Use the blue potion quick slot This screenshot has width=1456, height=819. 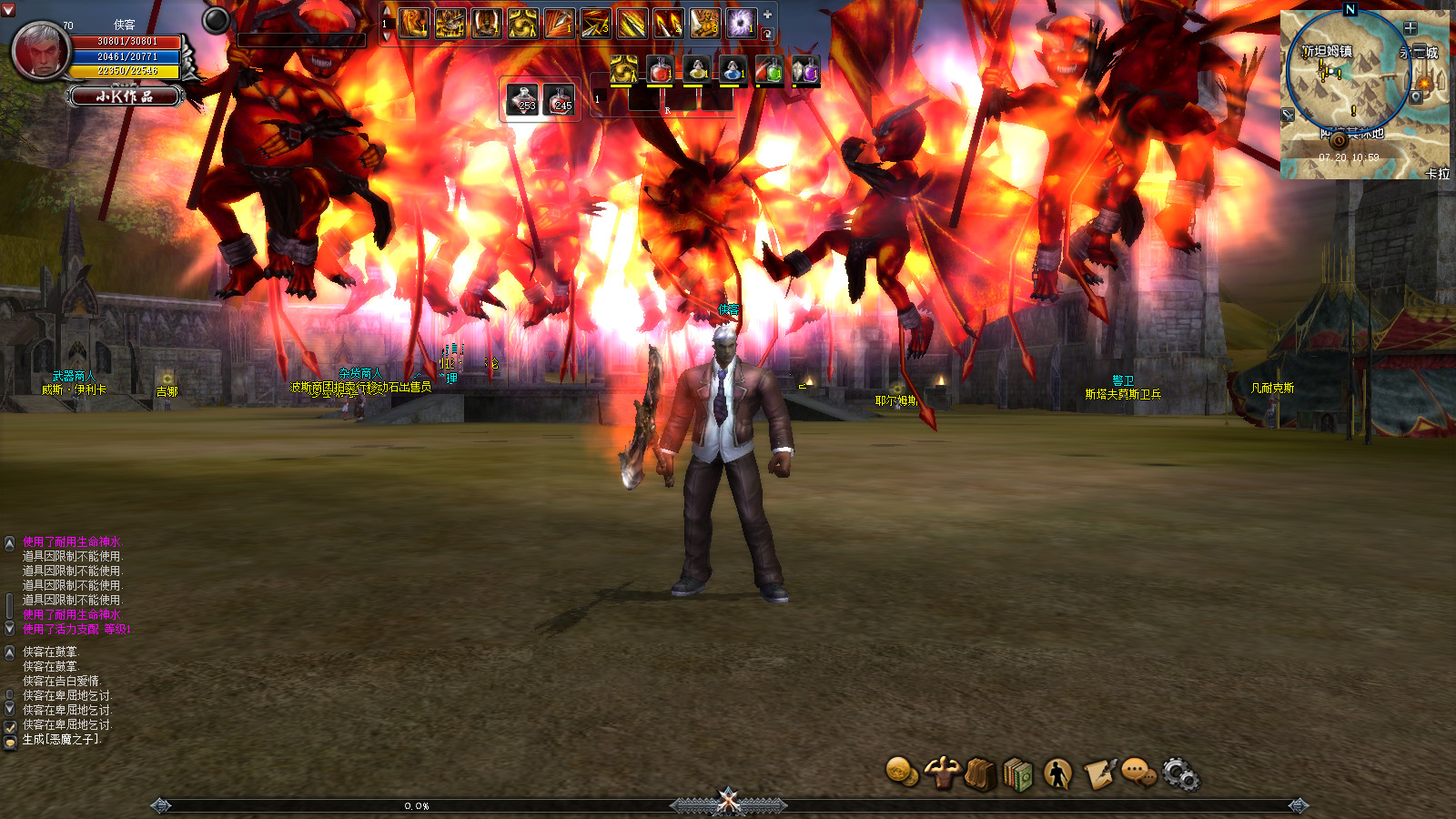[x=733, y=70]
